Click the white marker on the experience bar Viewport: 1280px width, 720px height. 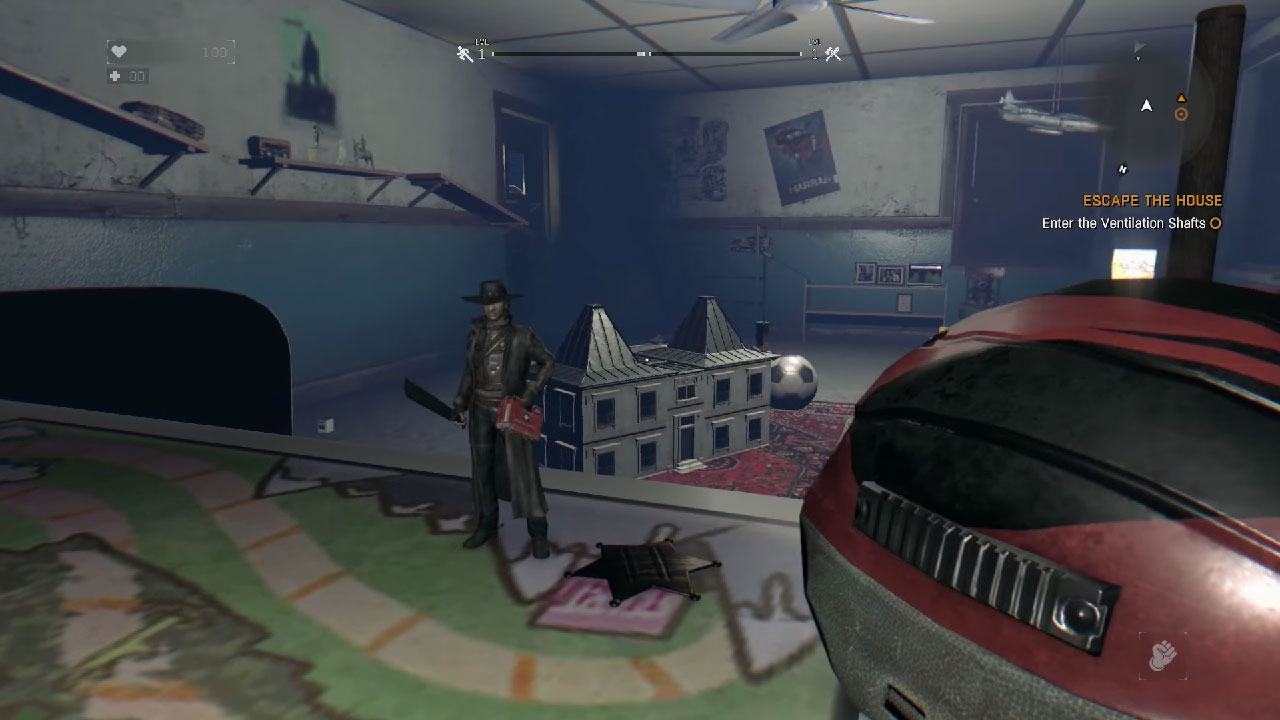(x=640, y=54)
